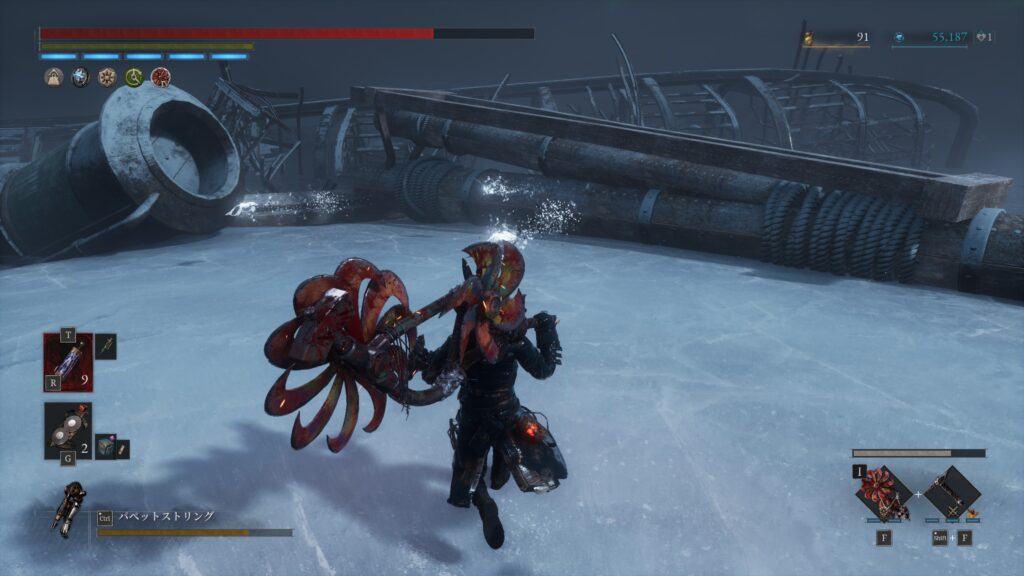Click the red wheel status icon
The height and width of the screenshot is (576, 1024).
coord(160,77)
